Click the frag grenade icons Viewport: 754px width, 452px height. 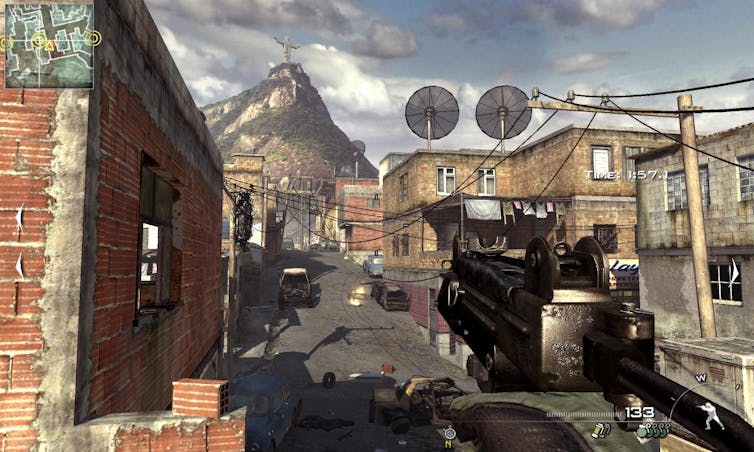pos(654,430)
